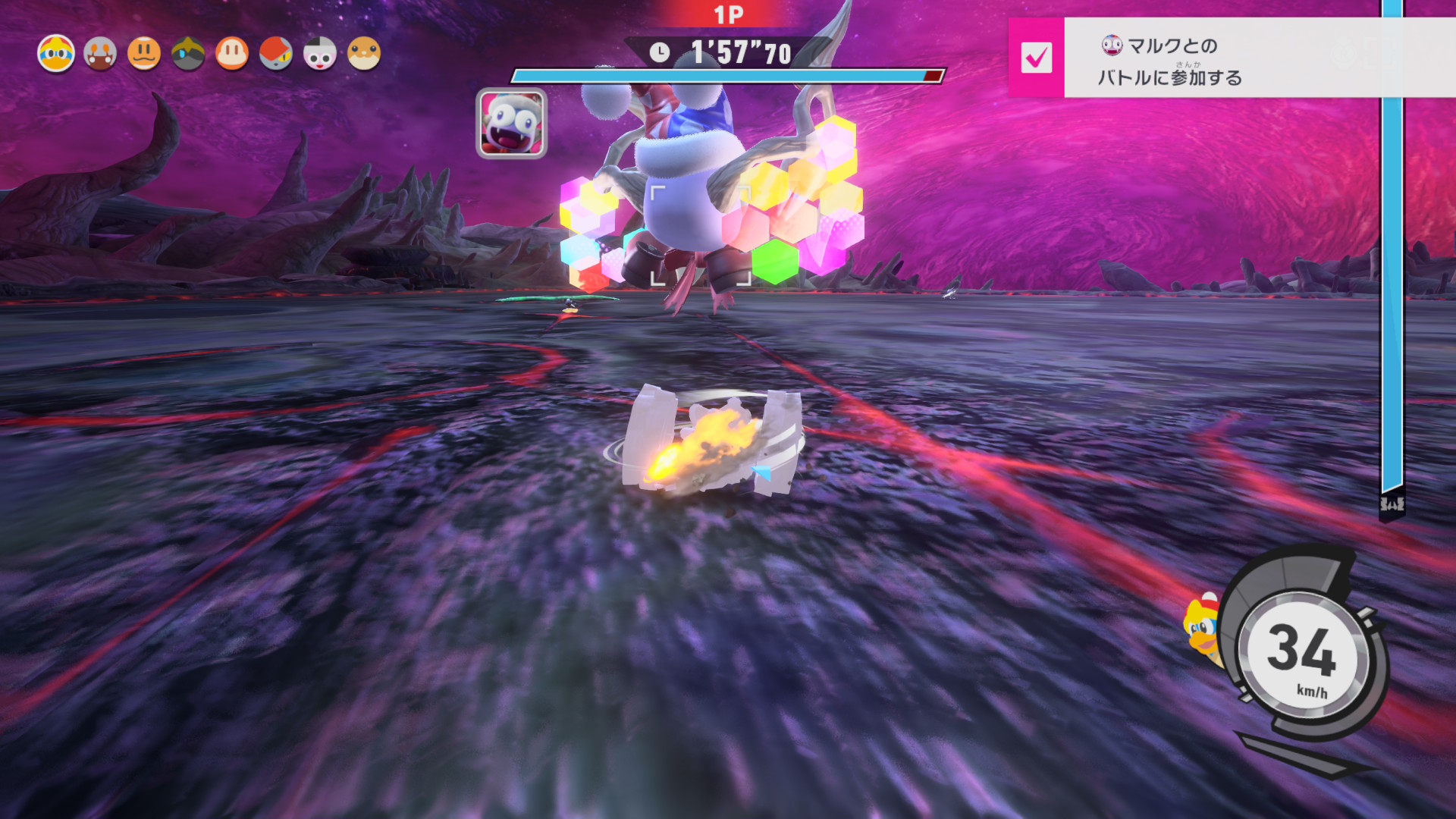
Task: Pick the Waddle Dee player icon
Action: [232, 54]
